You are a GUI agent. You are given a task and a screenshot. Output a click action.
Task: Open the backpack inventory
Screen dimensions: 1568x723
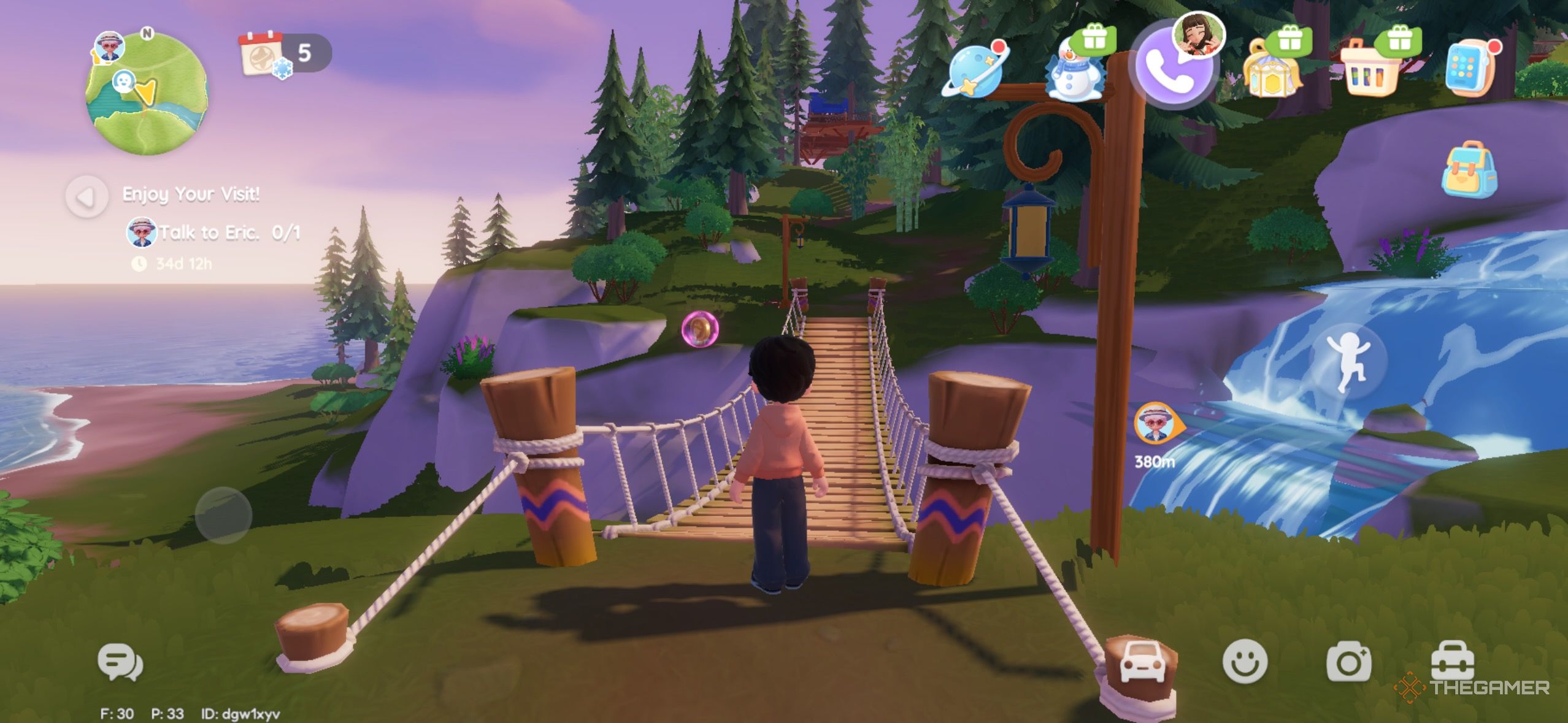[1470, 169]
